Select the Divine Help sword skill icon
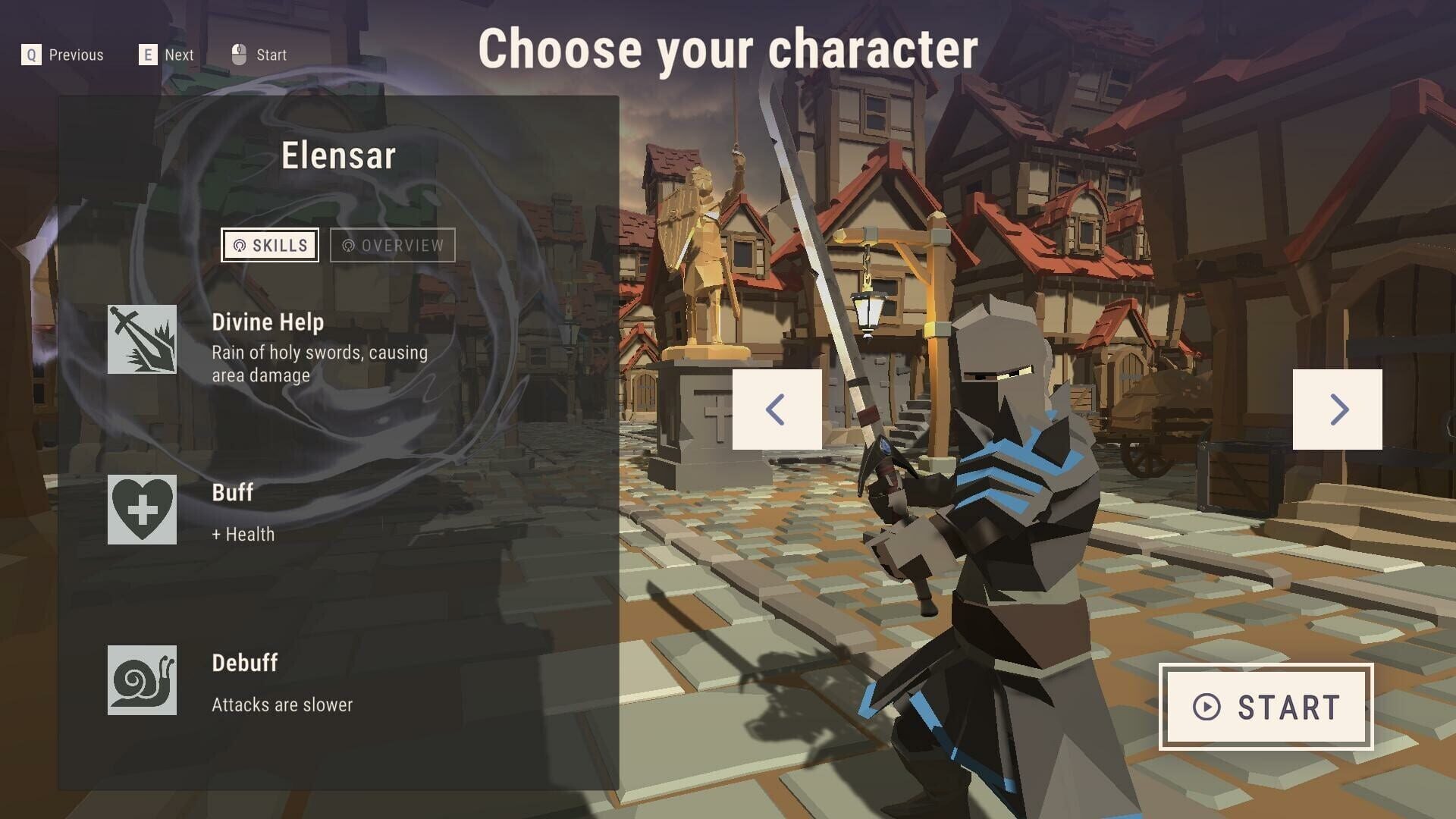Screen dimensions: 1456x819 coord(142,337)
